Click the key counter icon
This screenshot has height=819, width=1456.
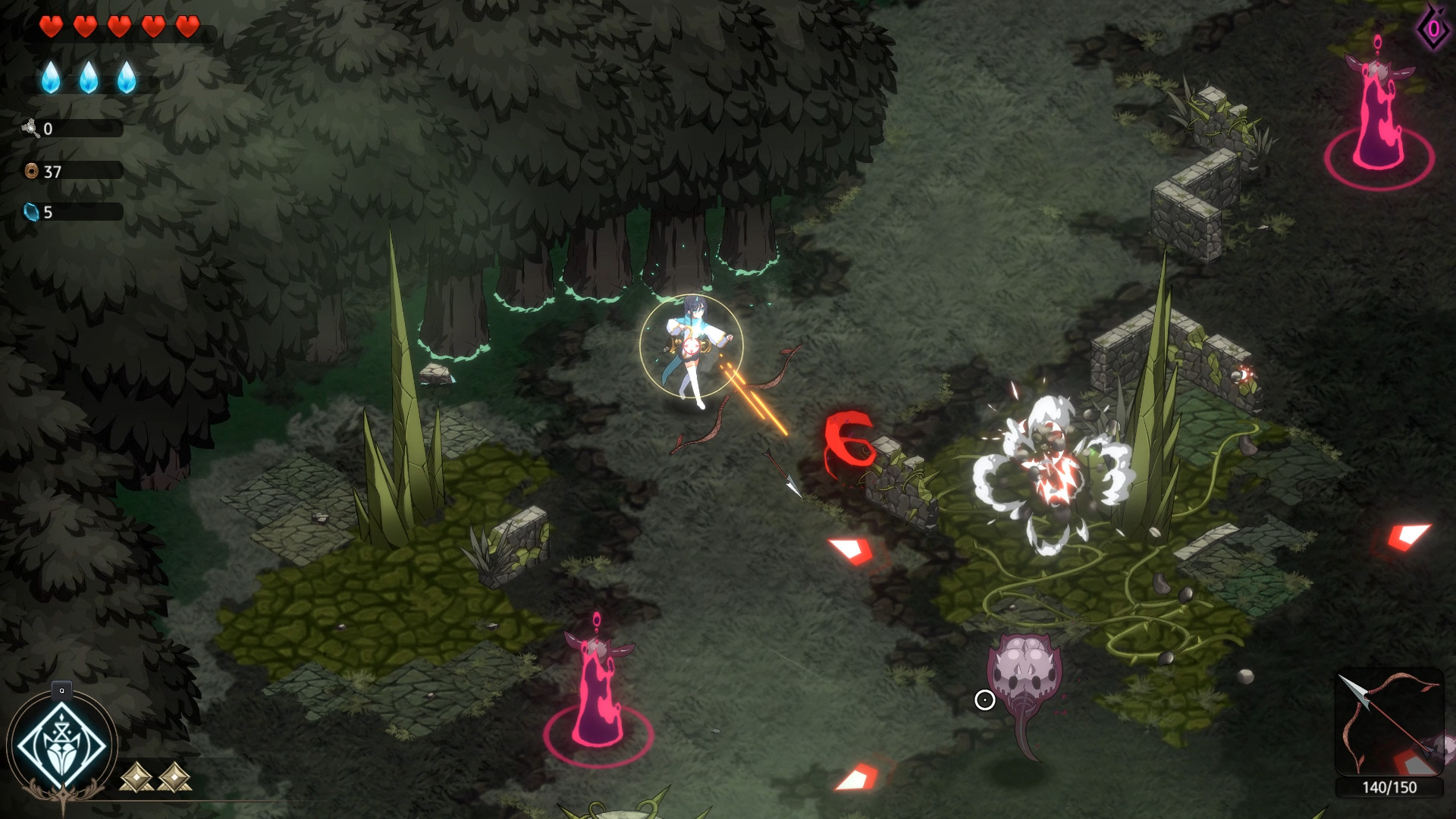coord(30,129)
